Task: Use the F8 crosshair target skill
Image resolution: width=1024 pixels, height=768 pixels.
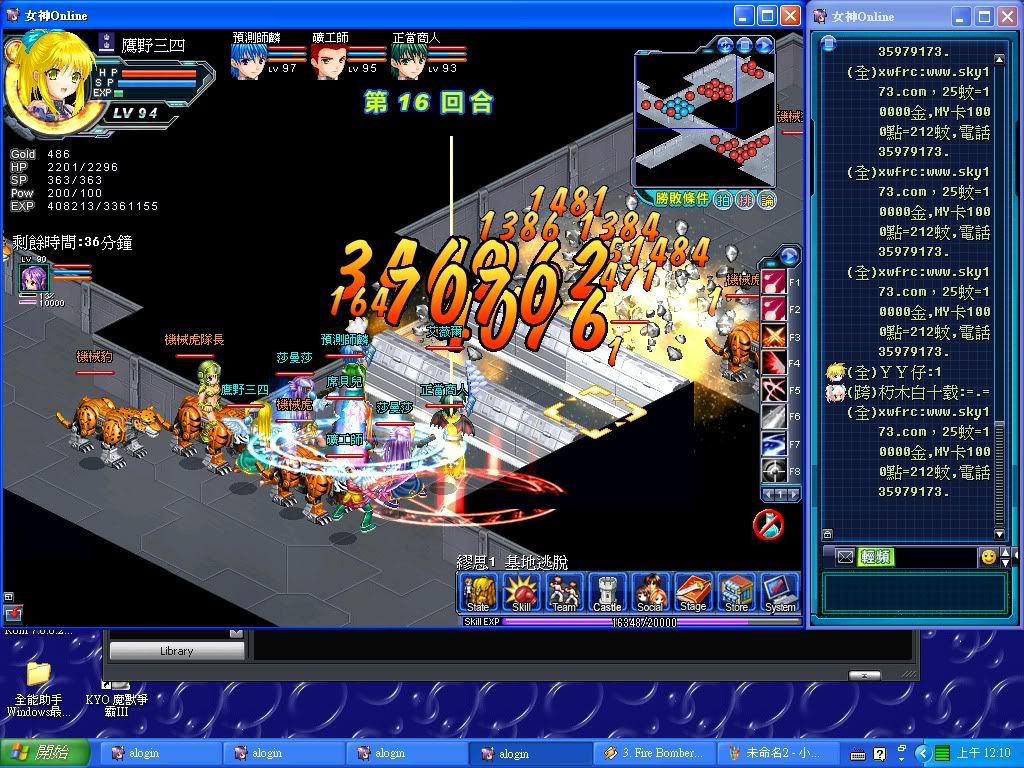Action: point(774,470)
